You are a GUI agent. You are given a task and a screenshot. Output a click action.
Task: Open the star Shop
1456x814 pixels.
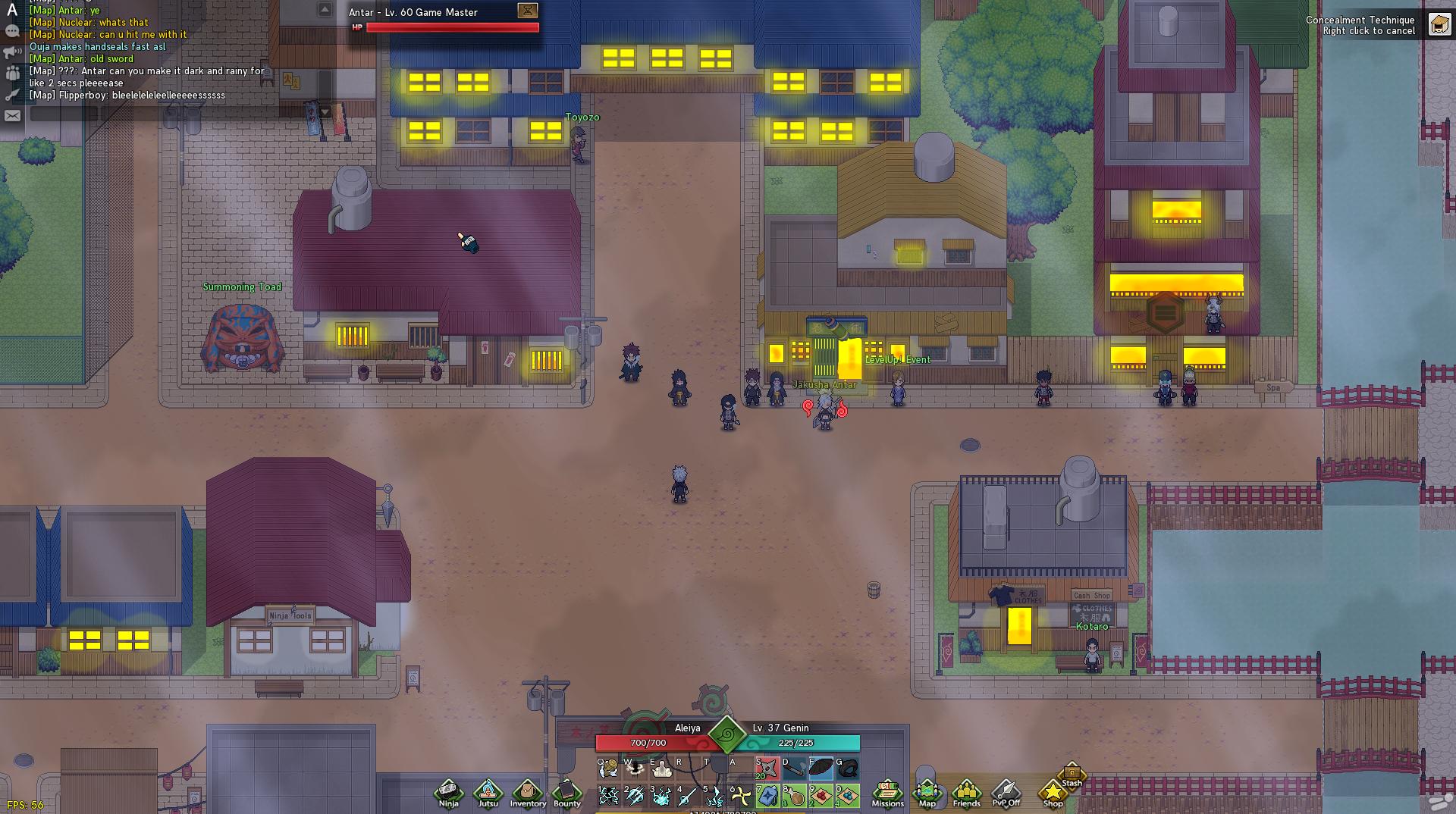coord(1053,793)
